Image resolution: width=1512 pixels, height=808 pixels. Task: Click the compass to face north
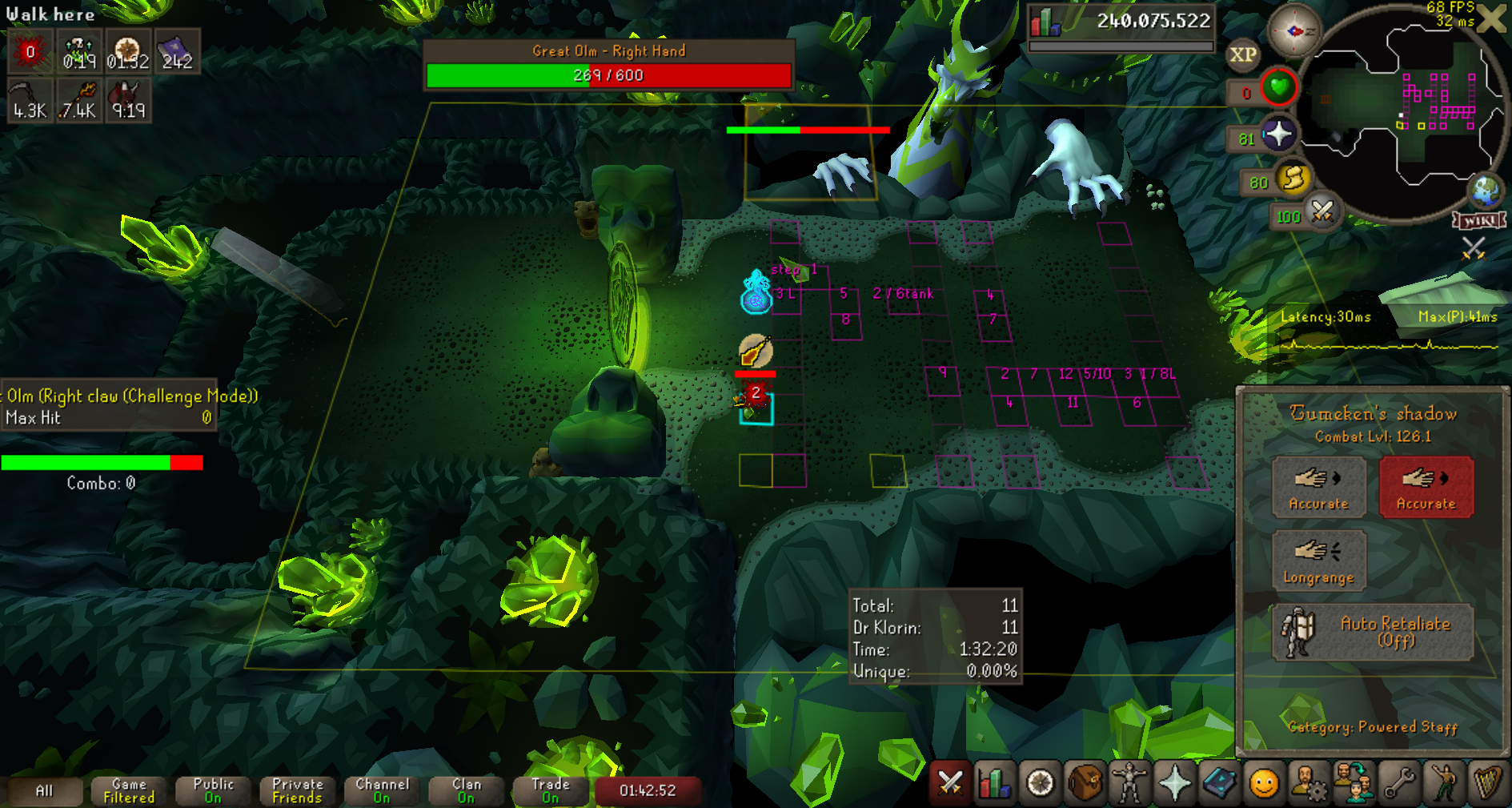(x=1293, y=31)
